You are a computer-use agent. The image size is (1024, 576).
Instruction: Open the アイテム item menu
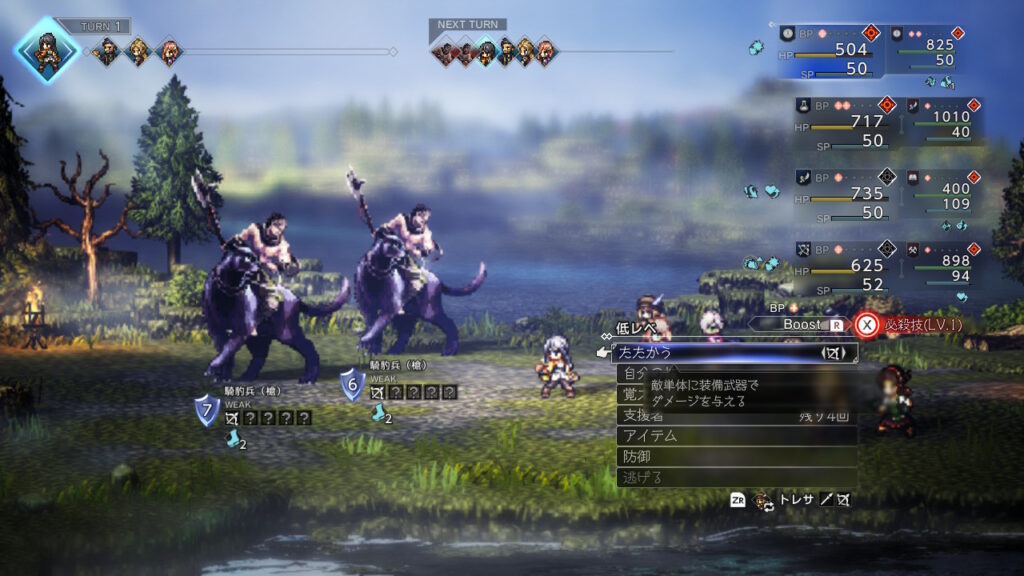point(735,435)
